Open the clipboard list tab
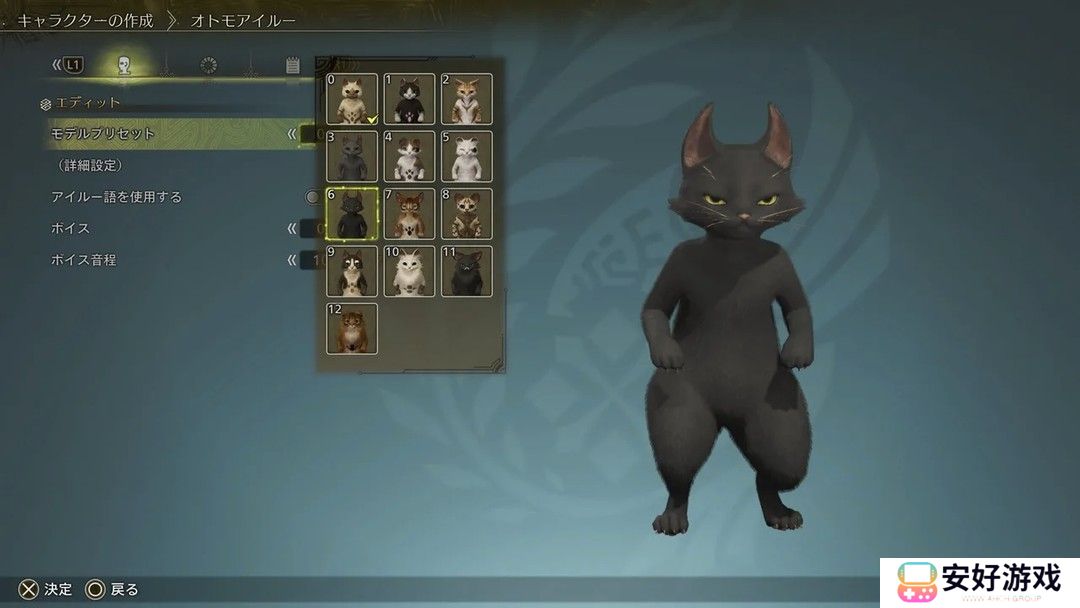 293,66
